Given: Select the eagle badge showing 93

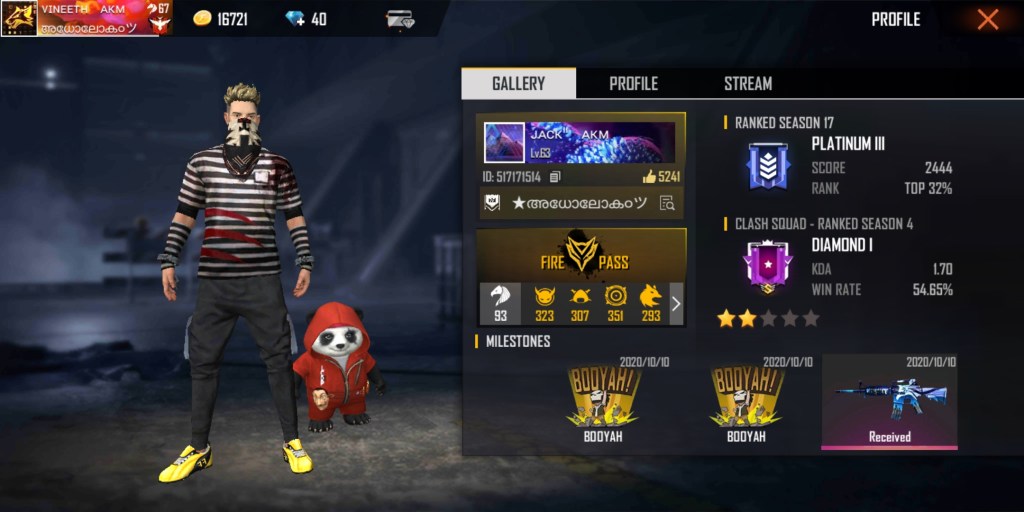Looking at the screenshot, I should pos(500,303).
